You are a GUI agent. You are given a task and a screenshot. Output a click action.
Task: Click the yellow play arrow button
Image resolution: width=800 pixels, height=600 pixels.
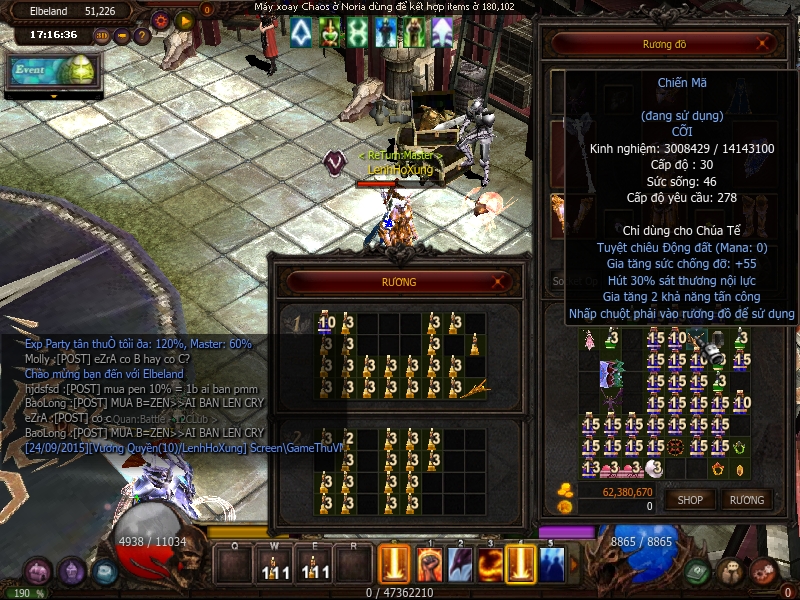[x=183, y=19]
